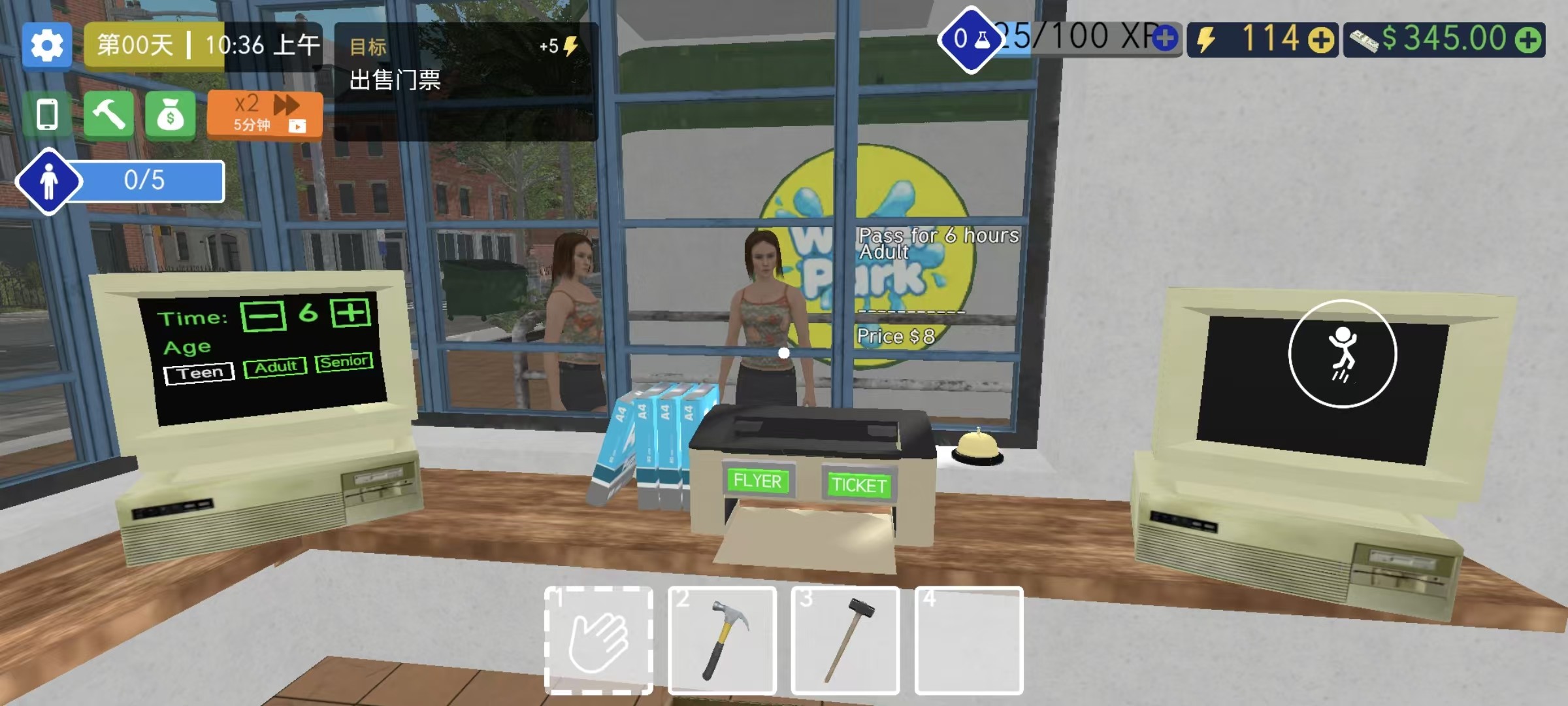Increase ticket time with the plus button
The width and height of the screenshot is (1568, 706).
pyautogui.click(x=351, y=312)
